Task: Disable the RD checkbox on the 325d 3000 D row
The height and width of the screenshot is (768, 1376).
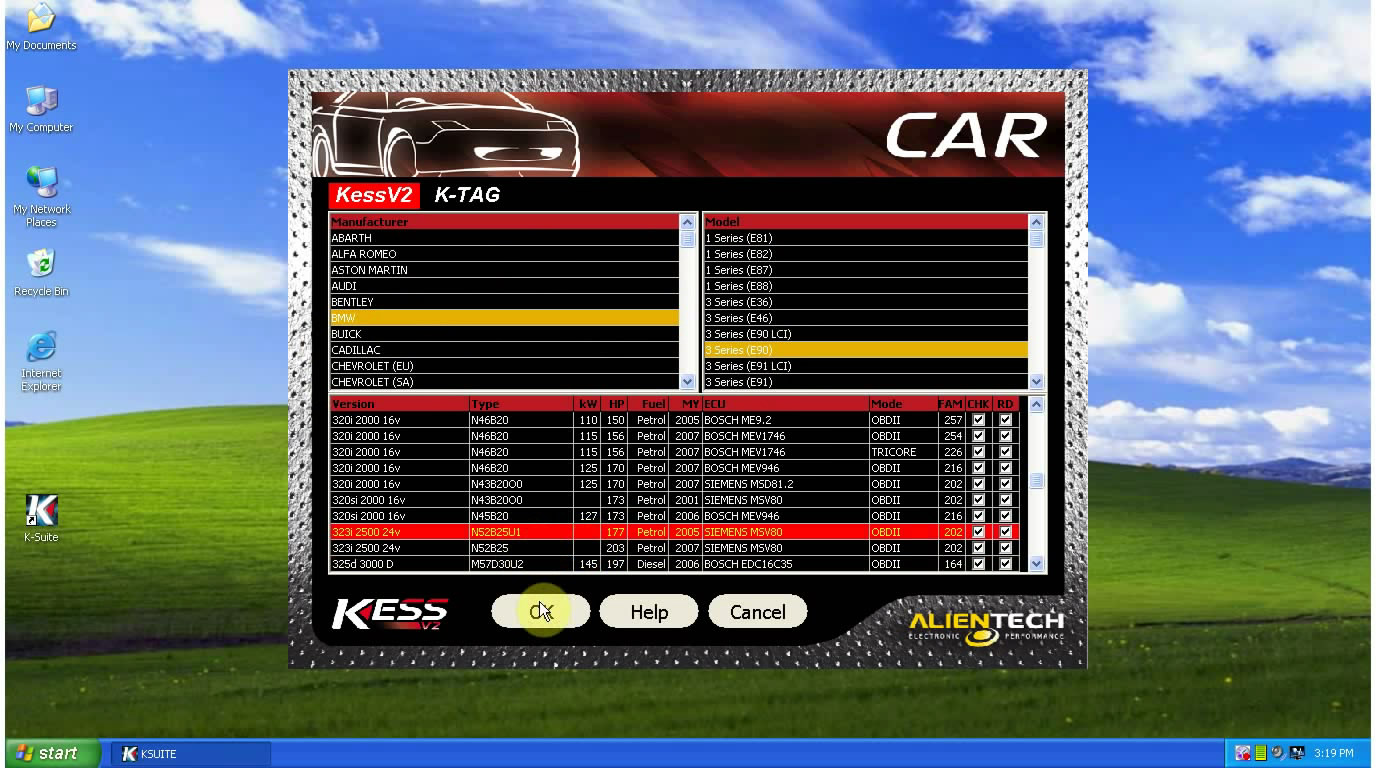Action: 1003,563
